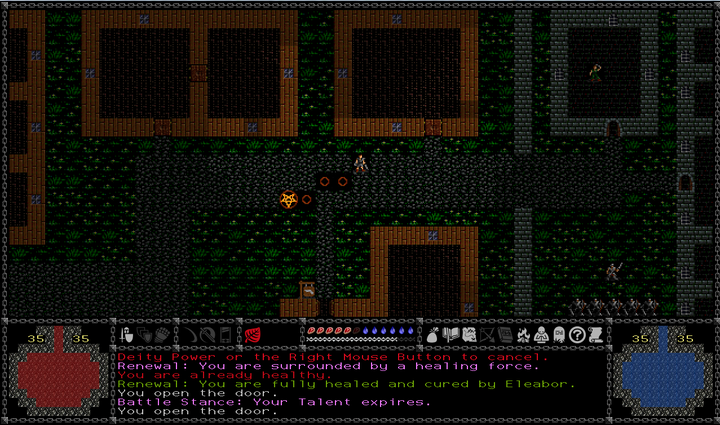Open the spellbook with open pages
This screenshot has height=425, width=720.
pyautogui.click(x=451, y=334)
